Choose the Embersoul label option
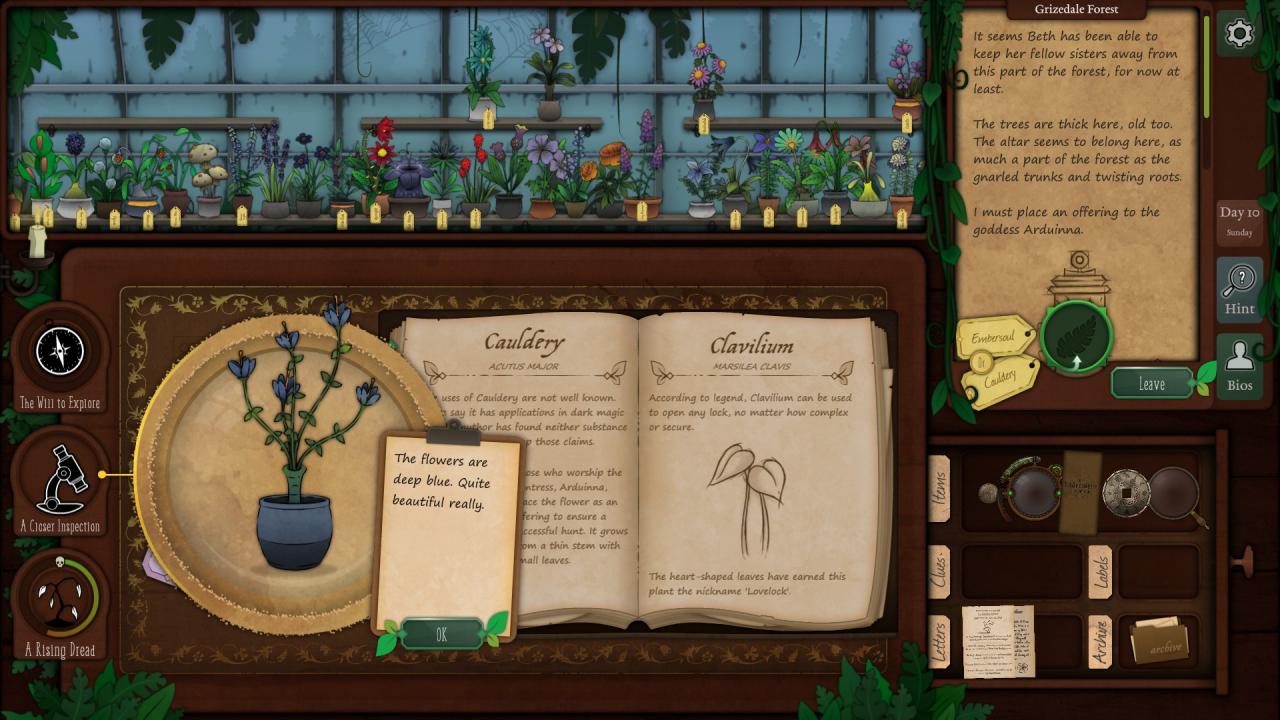The height and width of the screenshot is (720, 1280). click(x=993, y=338)
